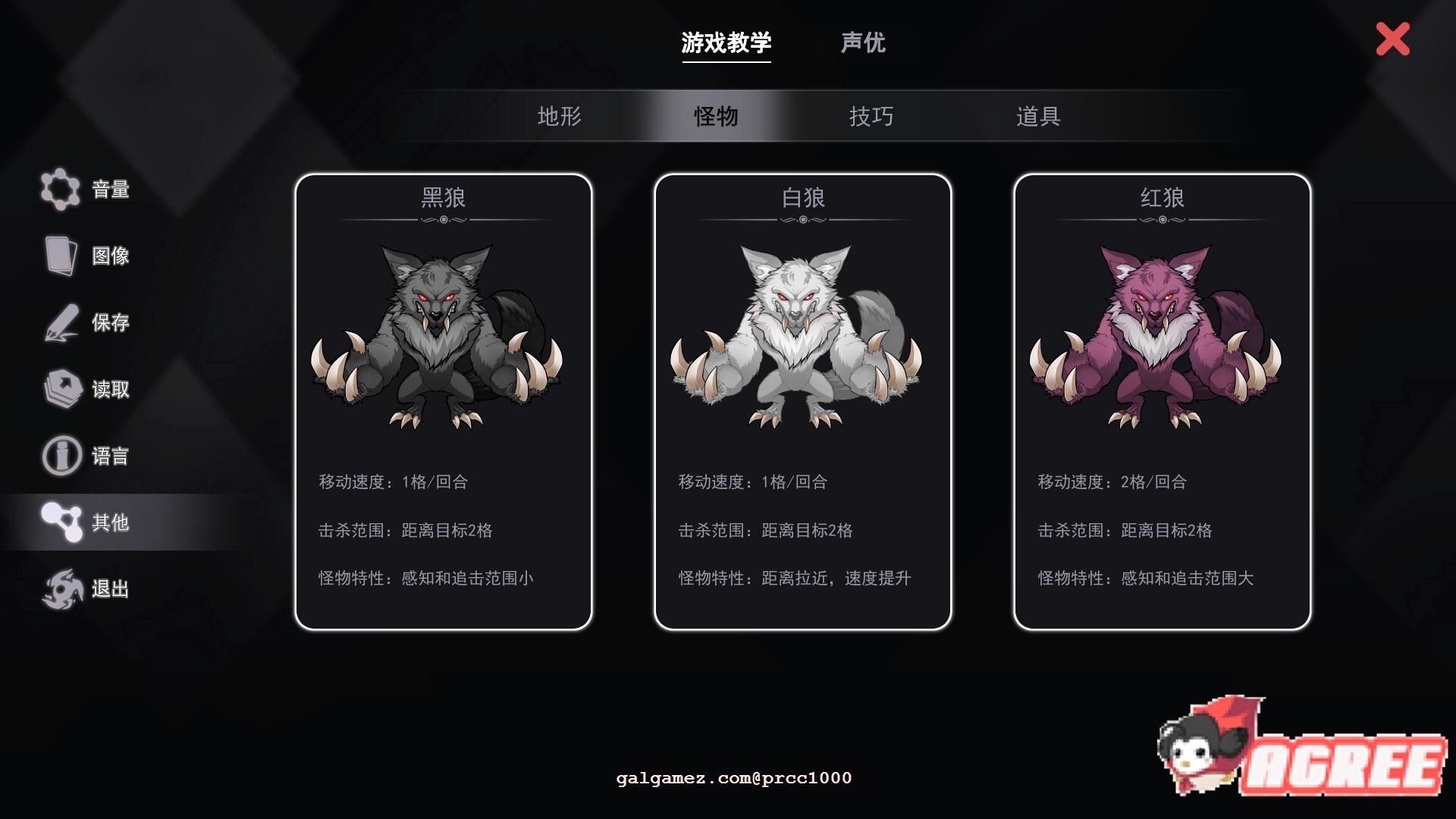Switch to the 技巧 techniques category
1456x819 pixels.
coord(872,117)
